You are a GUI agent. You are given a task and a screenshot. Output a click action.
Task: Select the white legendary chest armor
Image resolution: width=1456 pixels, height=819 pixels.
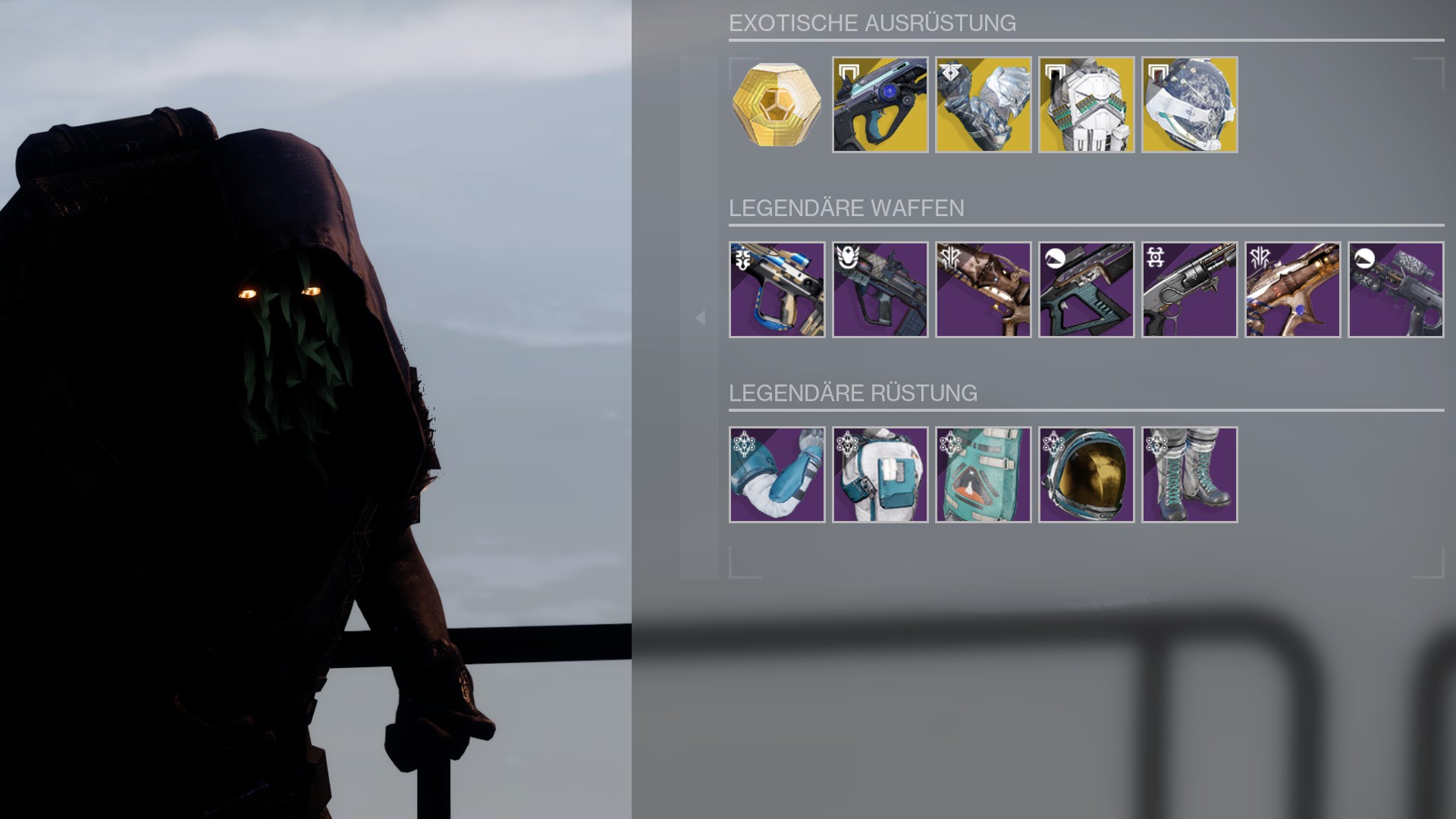pyautogui.click(x=880, y=475)
